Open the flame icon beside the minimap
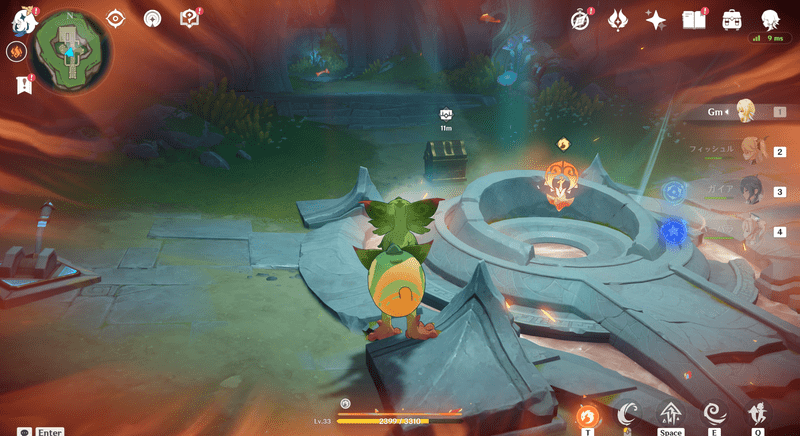The image size is (800, 436). pyautogui.click(x=16, y=52)
